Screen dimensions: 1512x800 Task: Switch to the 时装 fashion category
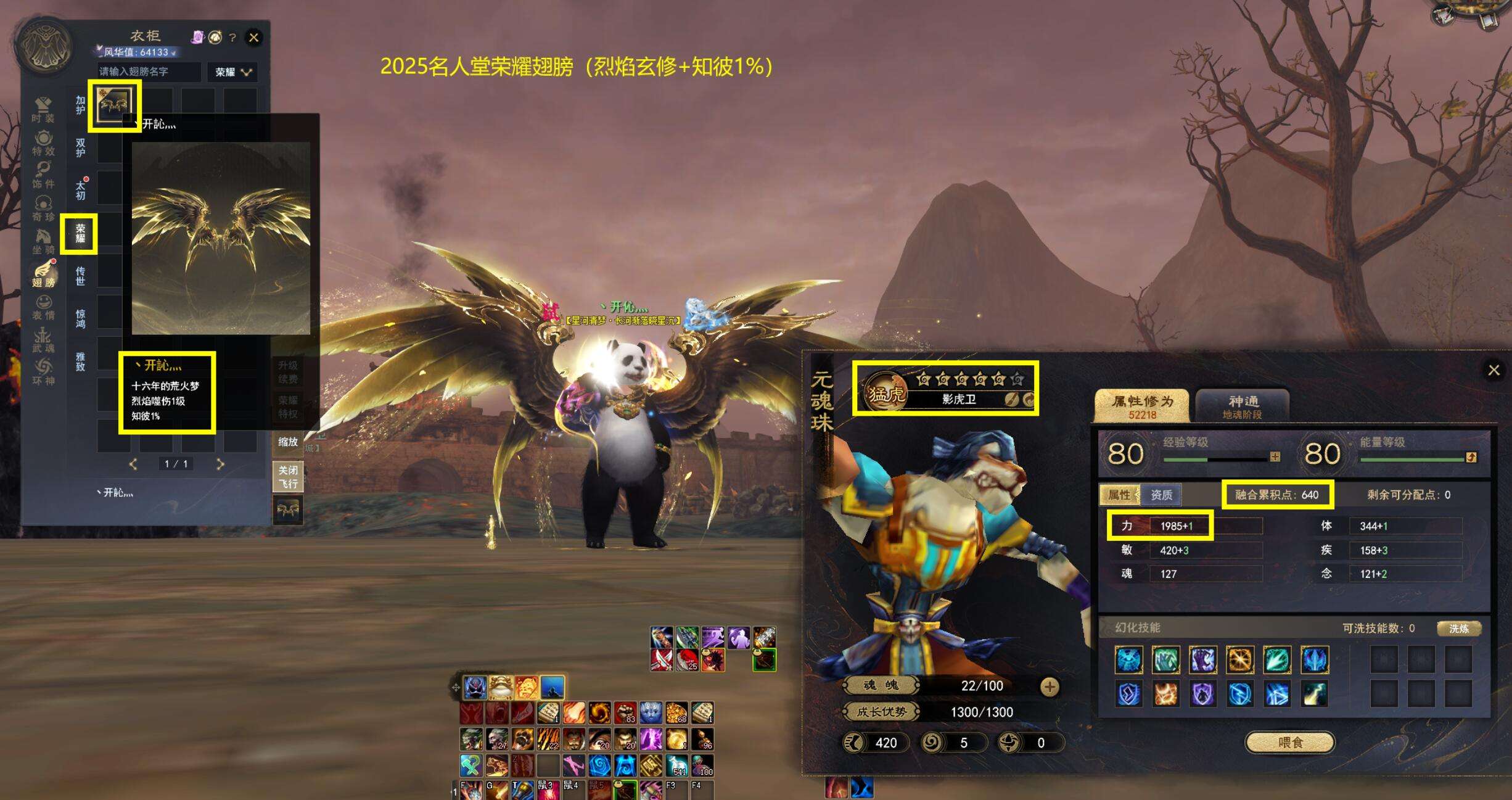[x=43, y=110]
